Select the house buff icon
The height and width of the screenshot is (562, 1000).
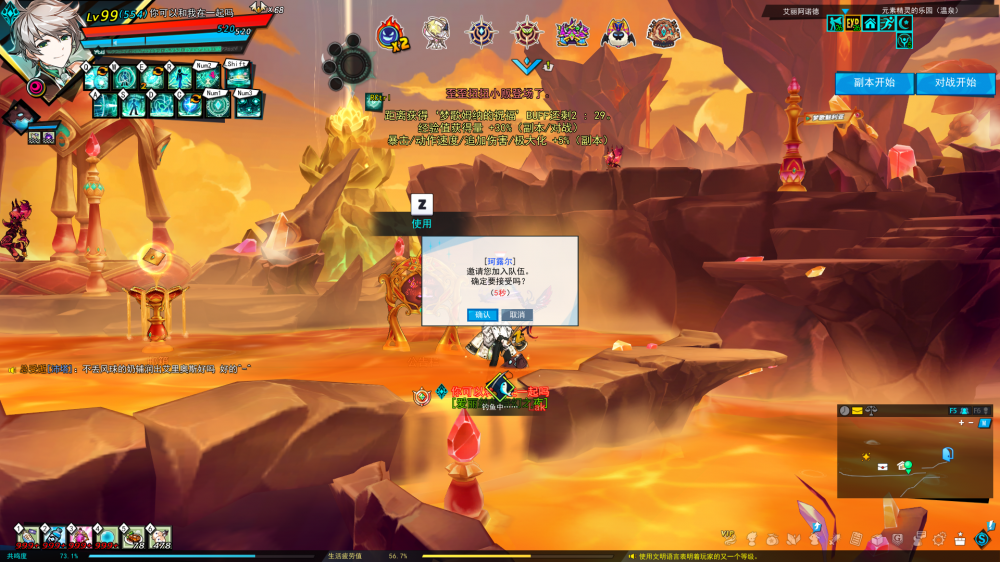(870, 23)
